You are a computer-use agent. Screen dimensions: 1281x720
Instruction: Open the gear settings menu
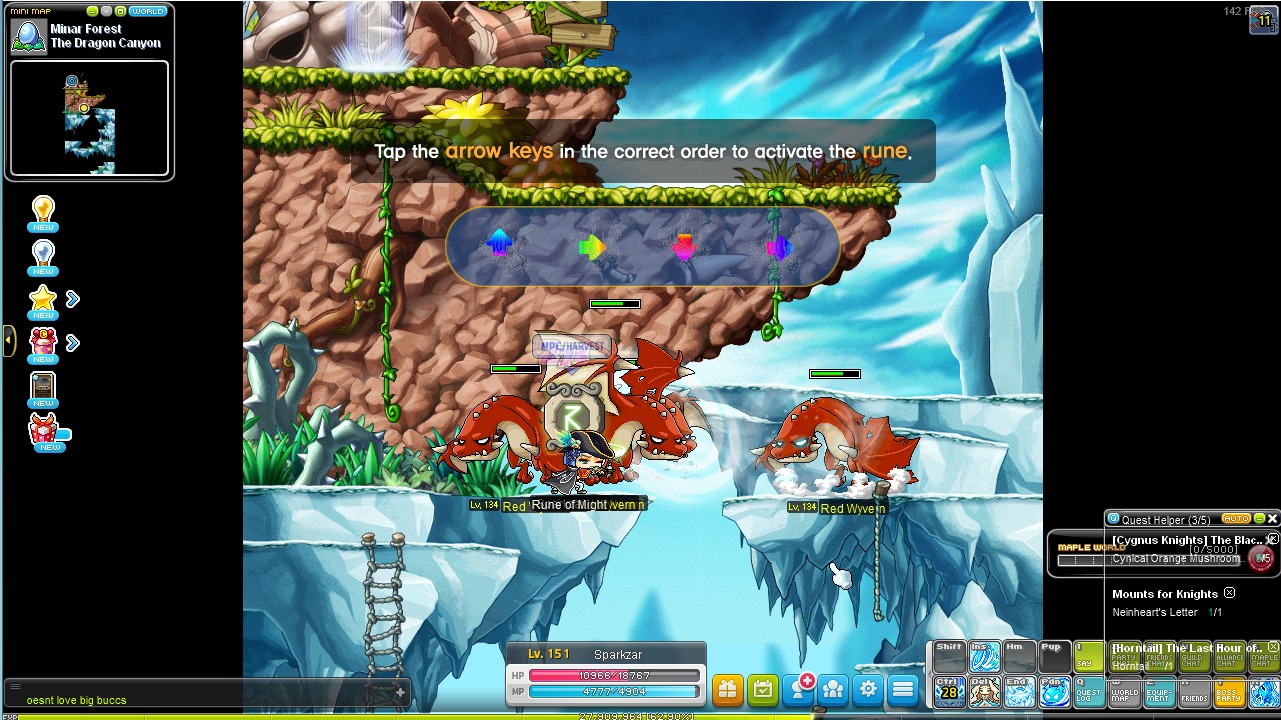tap(868, 689)
